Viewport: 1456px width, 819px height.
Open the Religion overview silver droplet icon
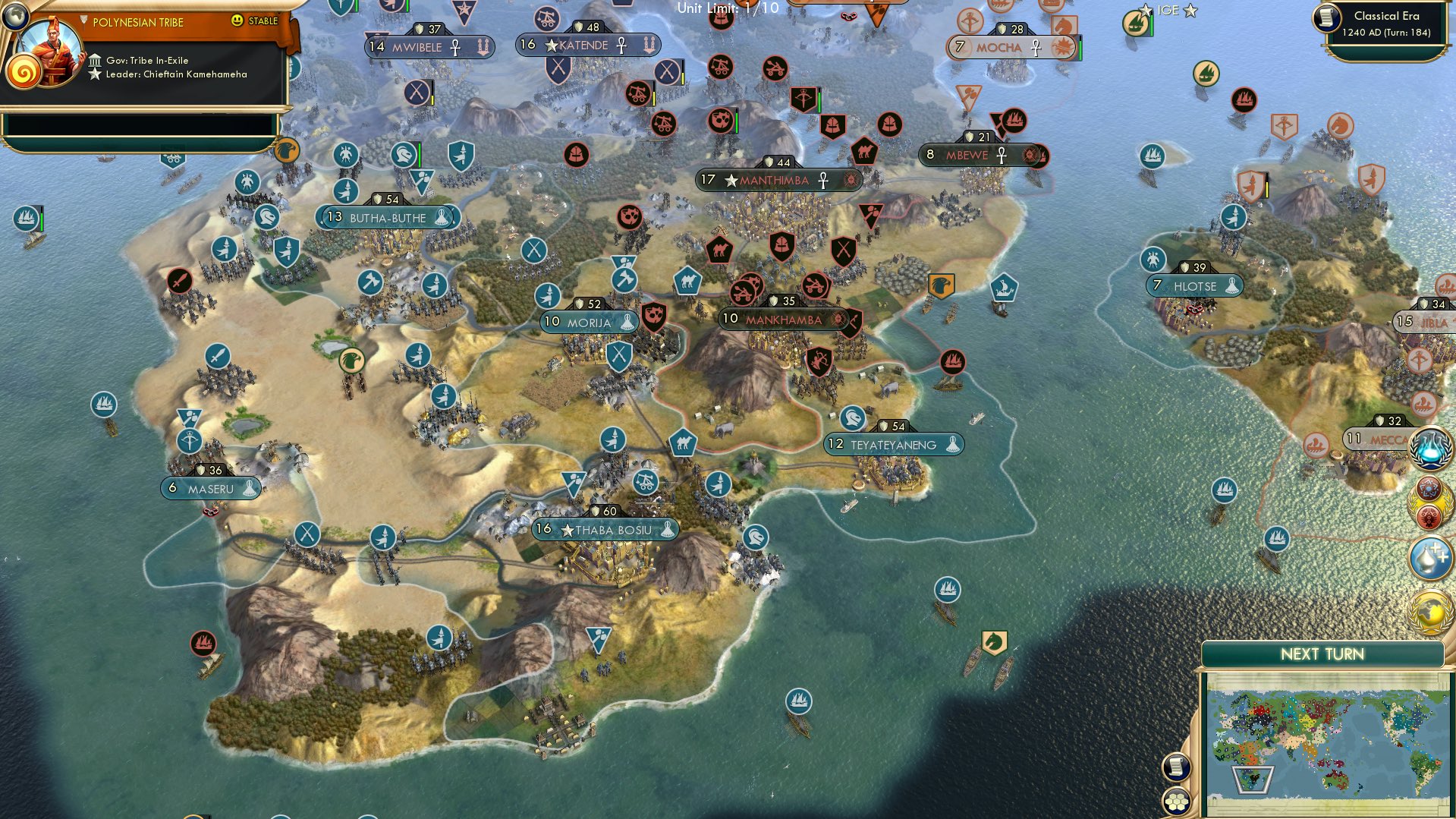pyautogui.click(x=1429, y=558)
